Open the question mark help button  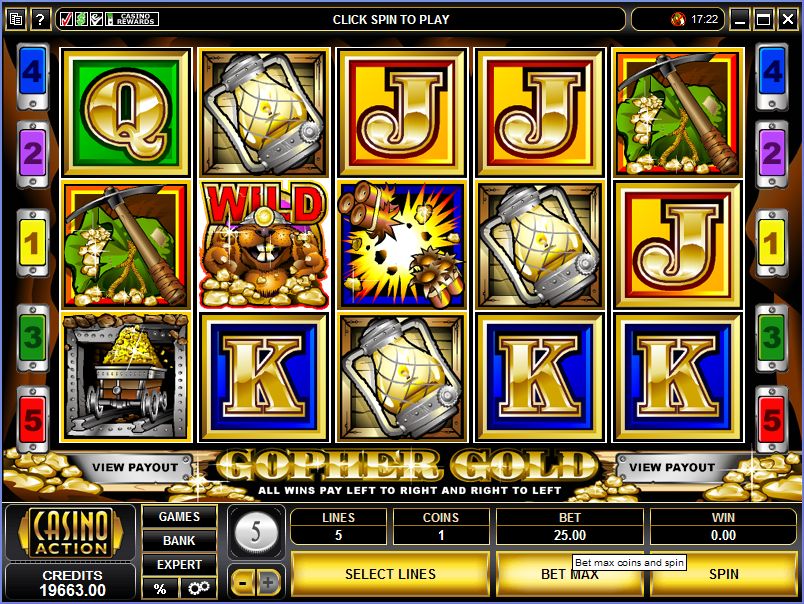41,19
